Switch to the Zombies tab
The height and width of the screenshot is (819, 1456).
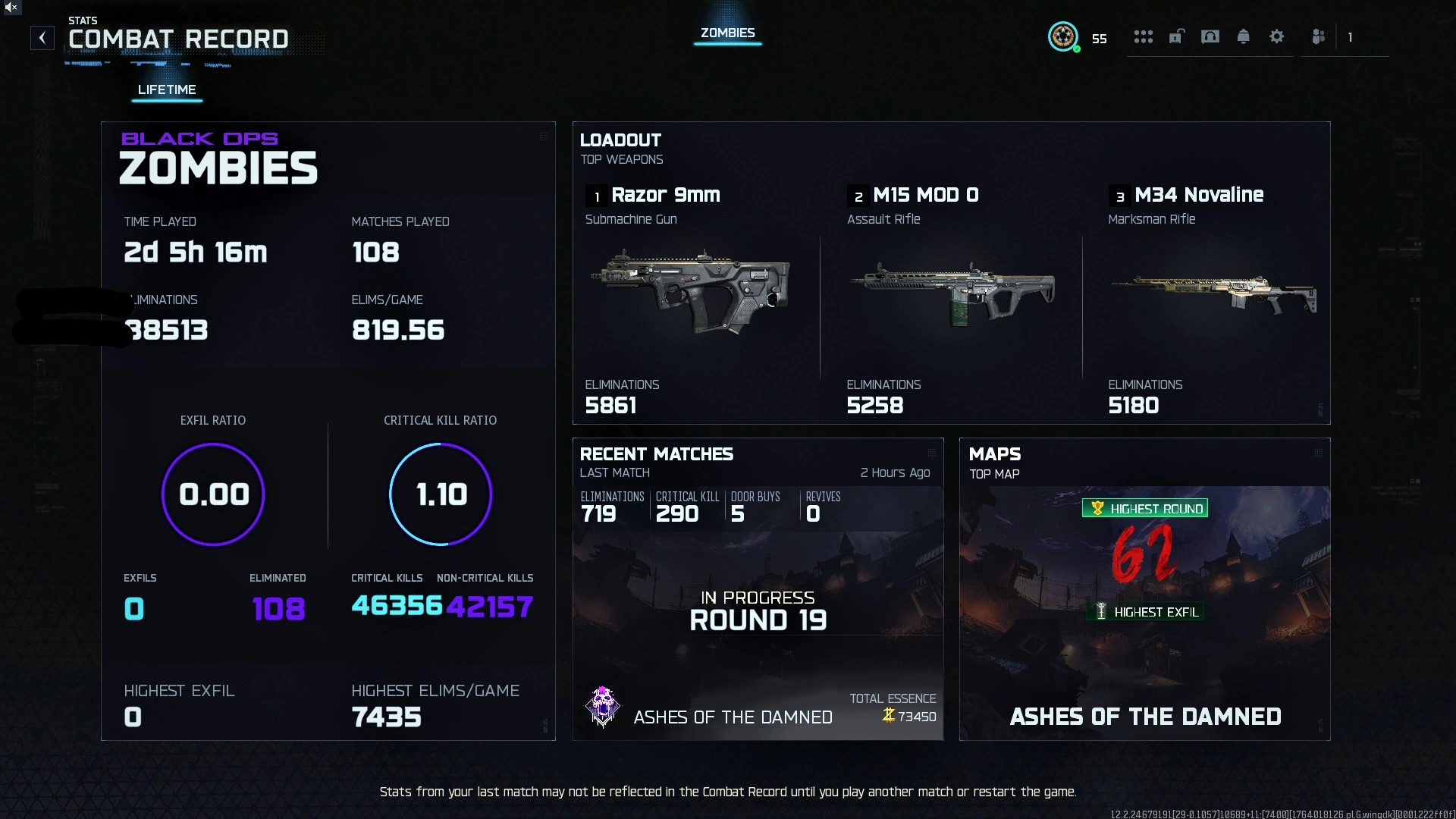pos(727,33)
